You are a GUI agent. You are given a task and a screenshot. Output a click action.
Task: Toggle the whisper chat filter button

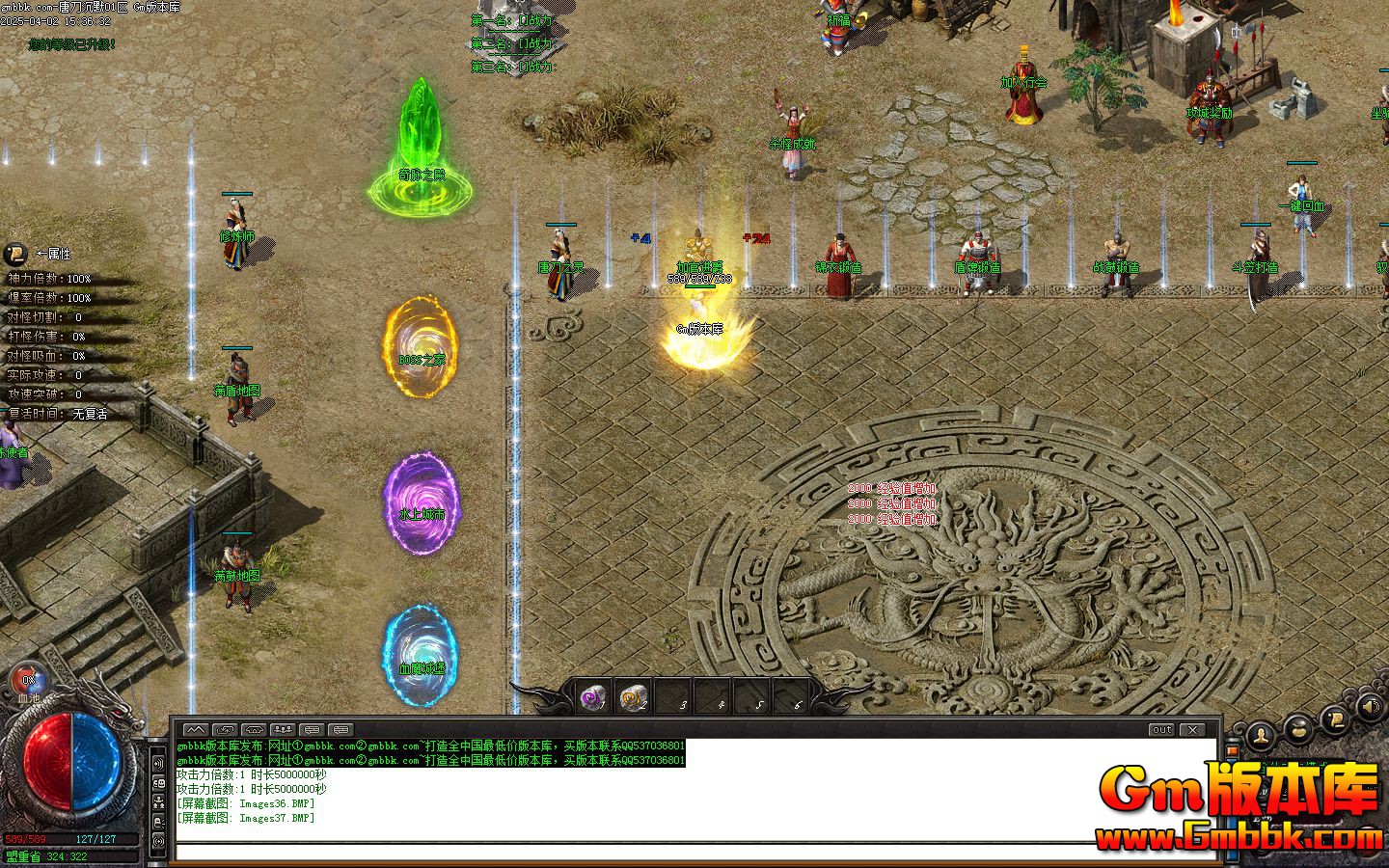[x=225, y=730]
